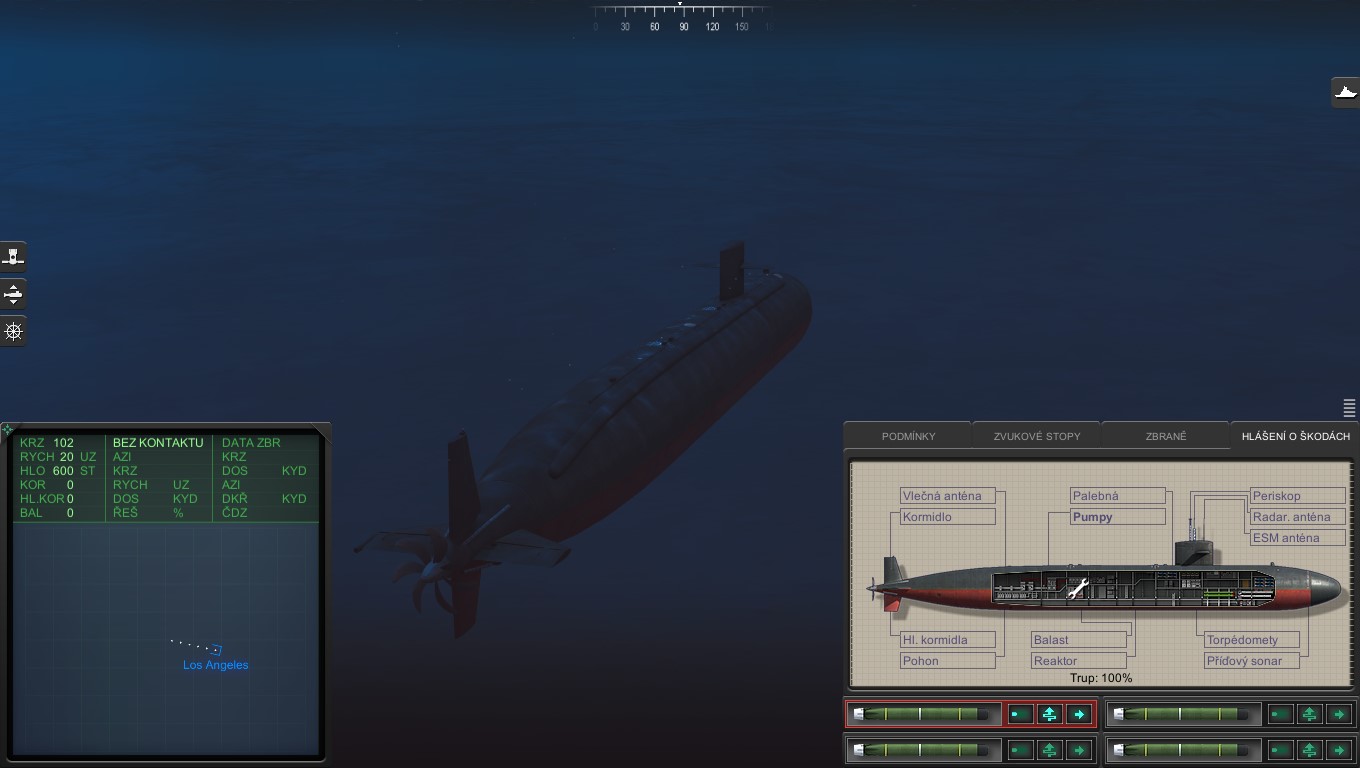Show the Zbraně tab
Screen dimensions: 1360x768
tap(1165, 436)
